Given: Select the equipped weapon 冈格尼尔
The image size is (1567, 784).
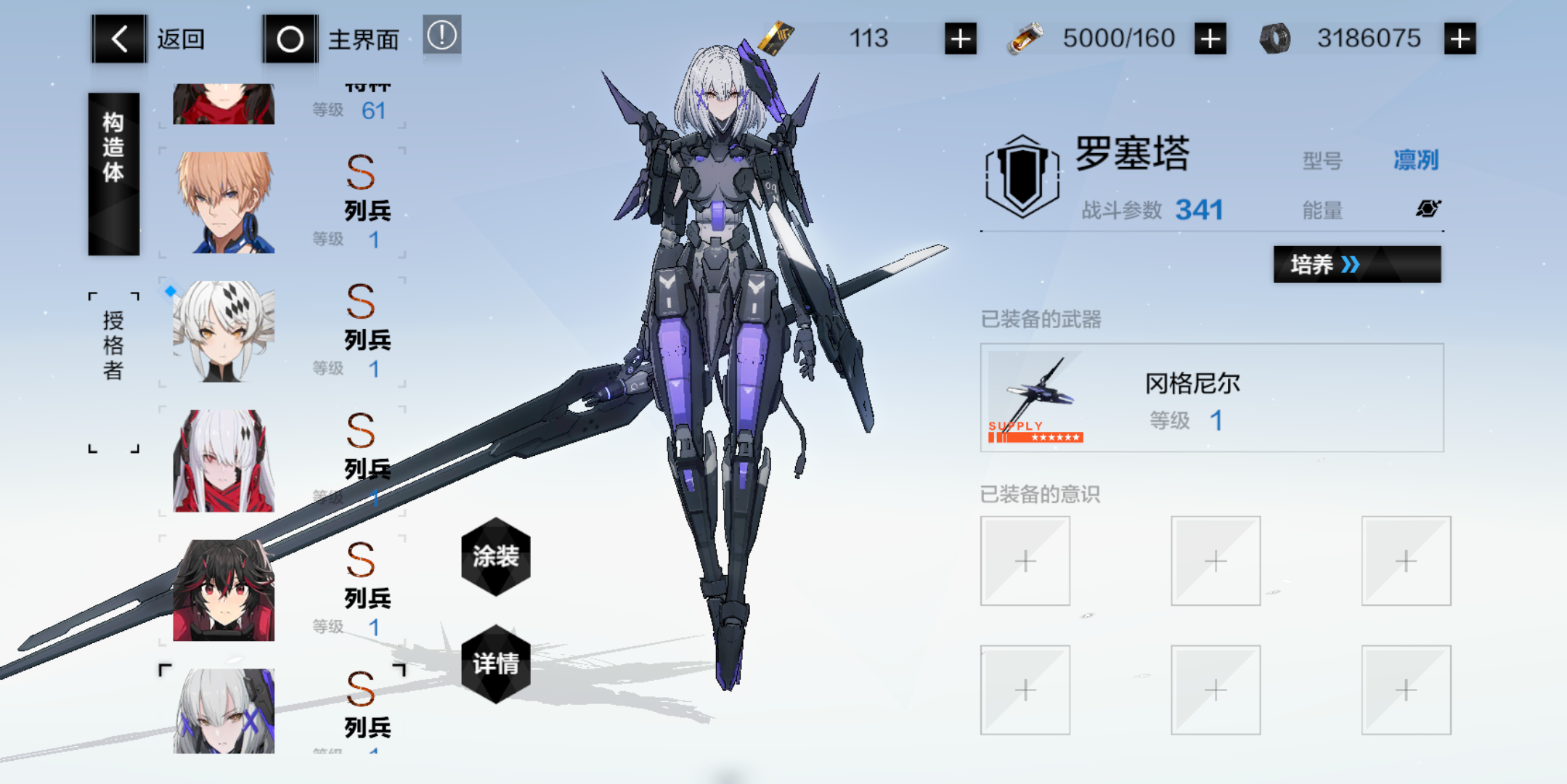Looking at the screenshot, I should click(x=1211, y=398).
